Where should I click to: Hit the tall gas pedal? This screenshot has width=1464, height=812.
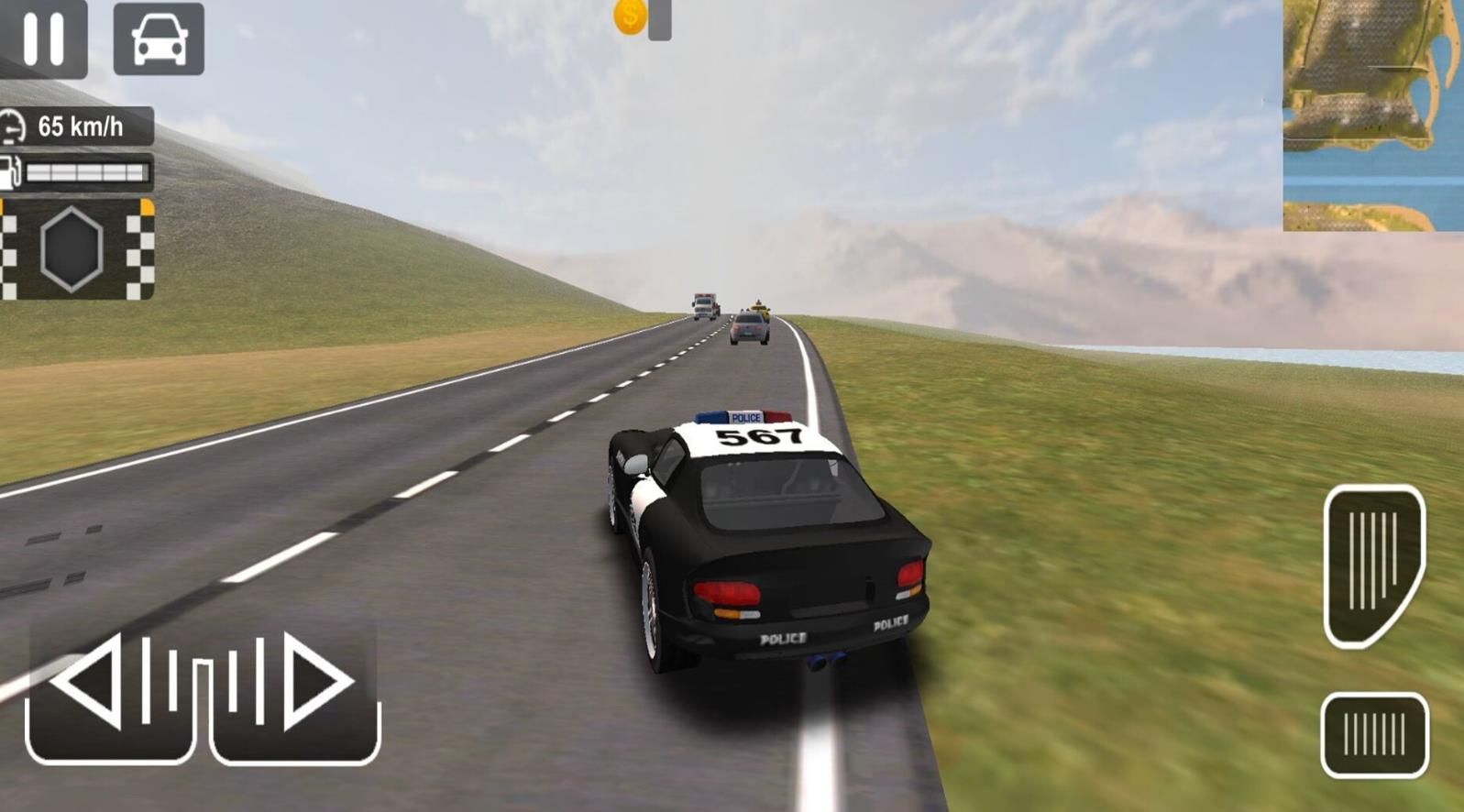point(1372,564)
